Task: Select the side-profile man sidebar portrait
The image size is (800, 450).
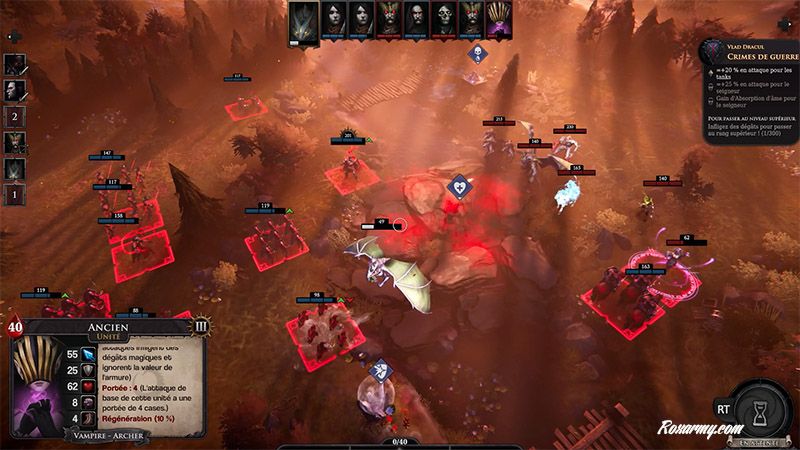Action: 15,89
